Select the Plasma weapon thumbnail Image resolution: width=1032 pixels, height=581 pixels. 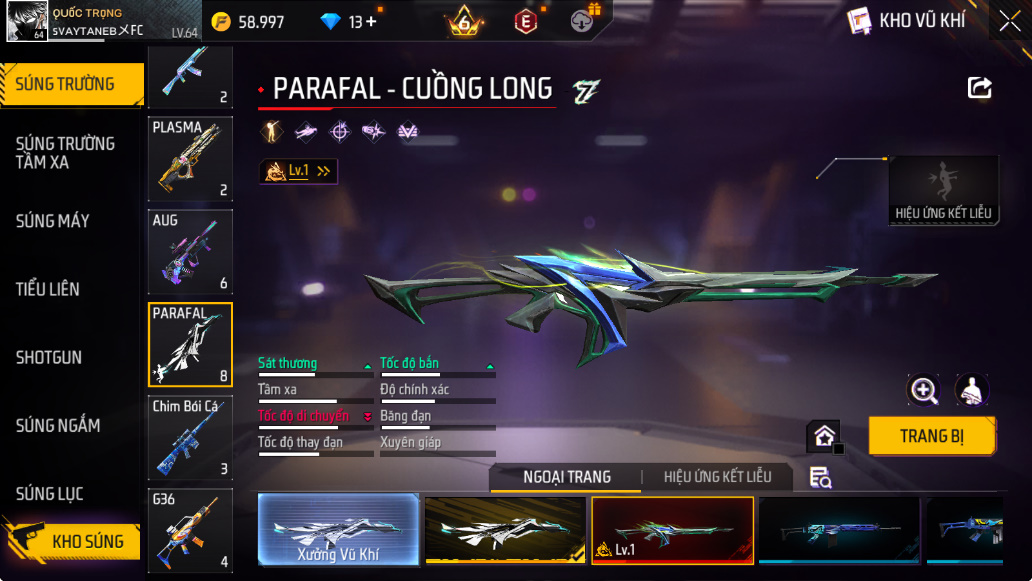190,159
